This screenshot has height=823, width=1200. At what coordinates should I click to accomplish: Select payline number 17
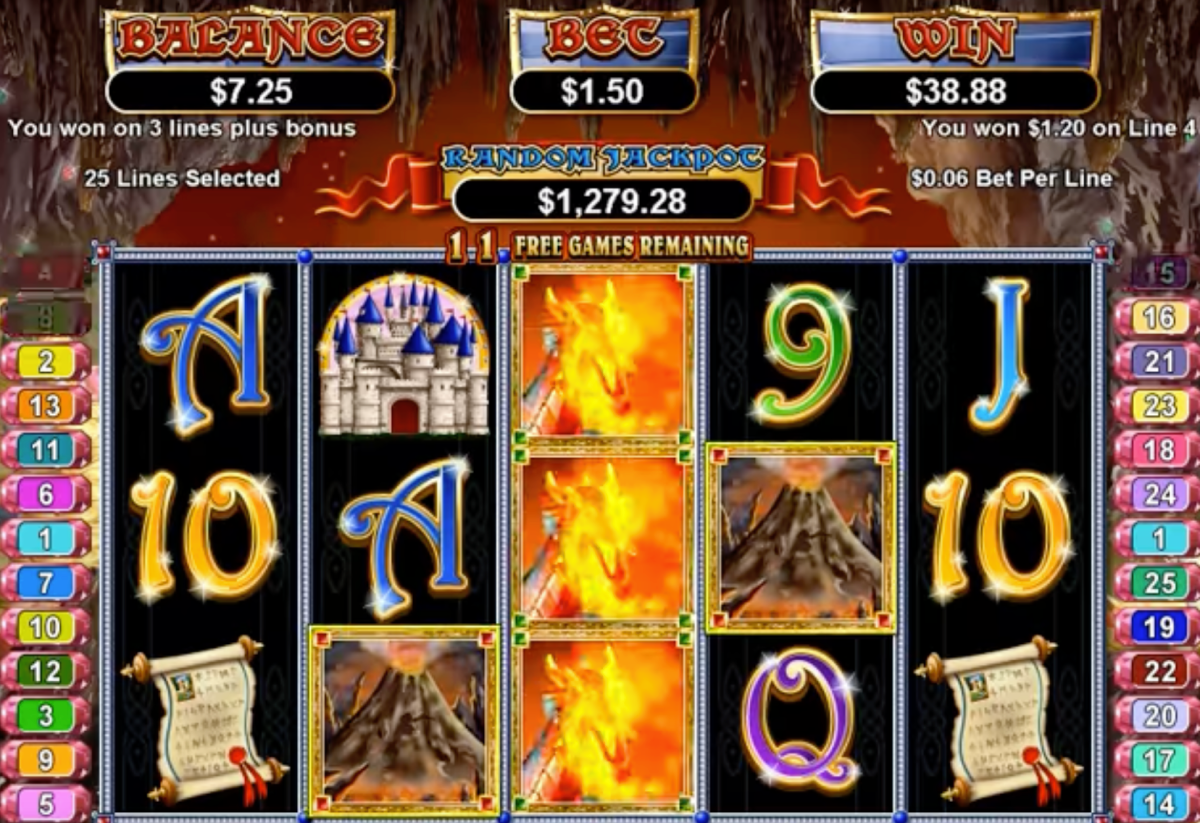coord(1158,760)
